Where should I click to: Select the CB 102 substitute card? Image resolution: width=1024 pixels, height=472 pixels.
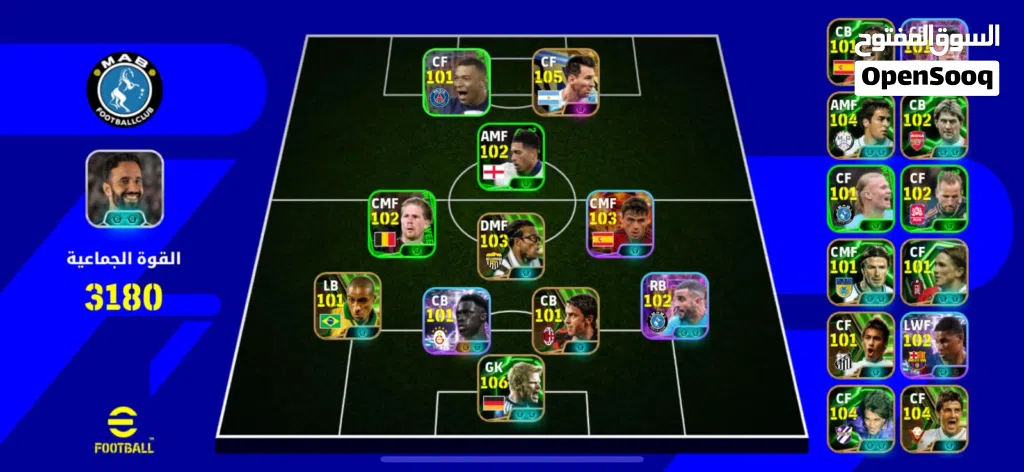[934, 126]
